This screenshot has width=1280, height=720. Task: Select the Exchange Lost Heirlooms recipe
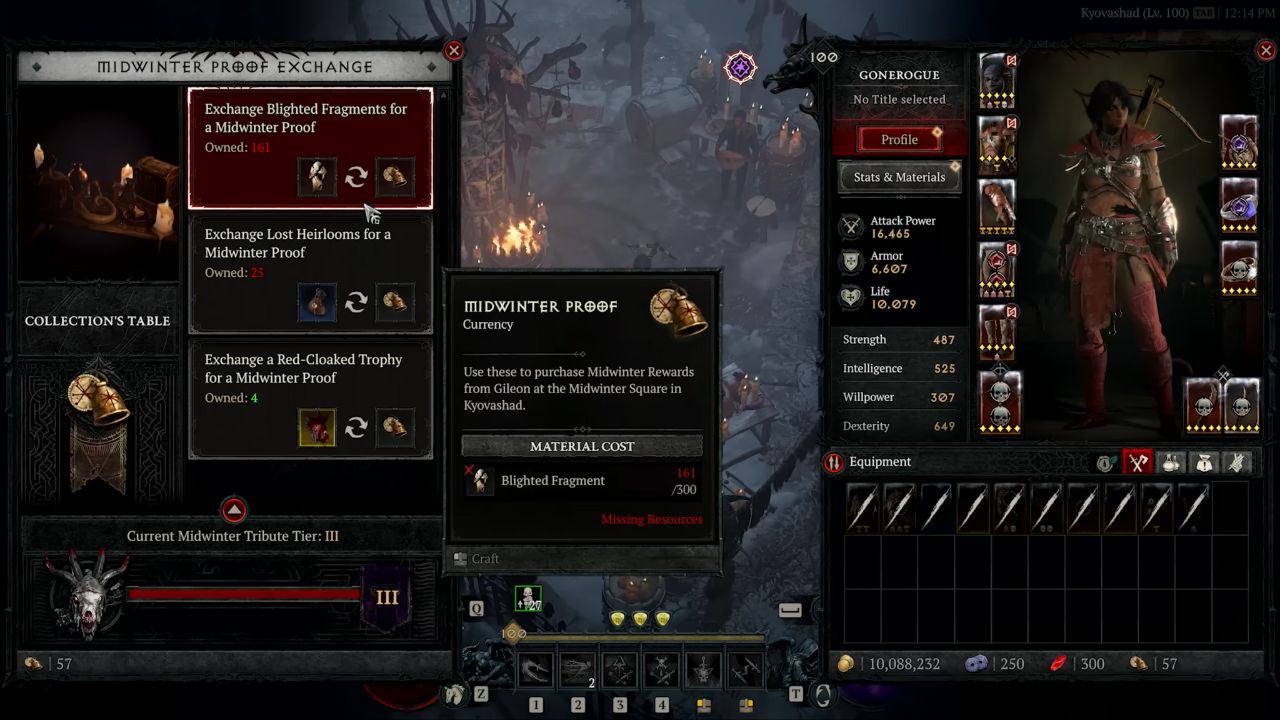point(310,275)
